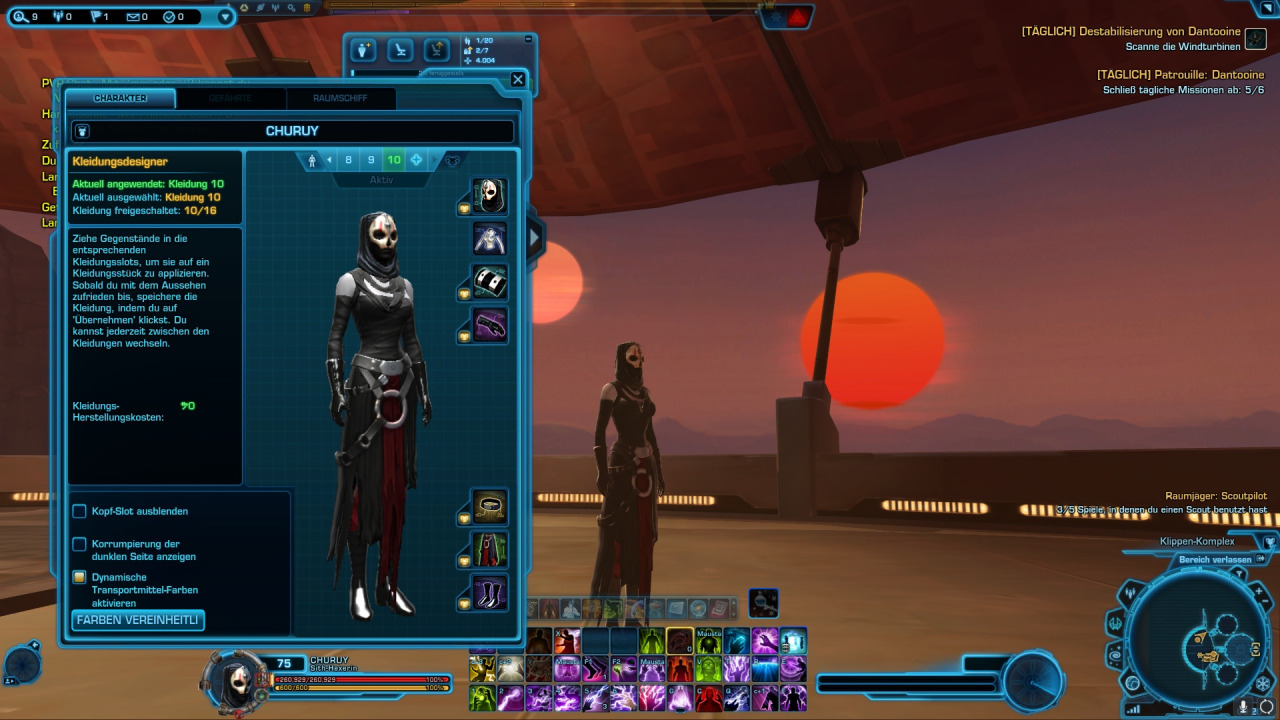Click the chest armor slot icon

pos(487,238)
